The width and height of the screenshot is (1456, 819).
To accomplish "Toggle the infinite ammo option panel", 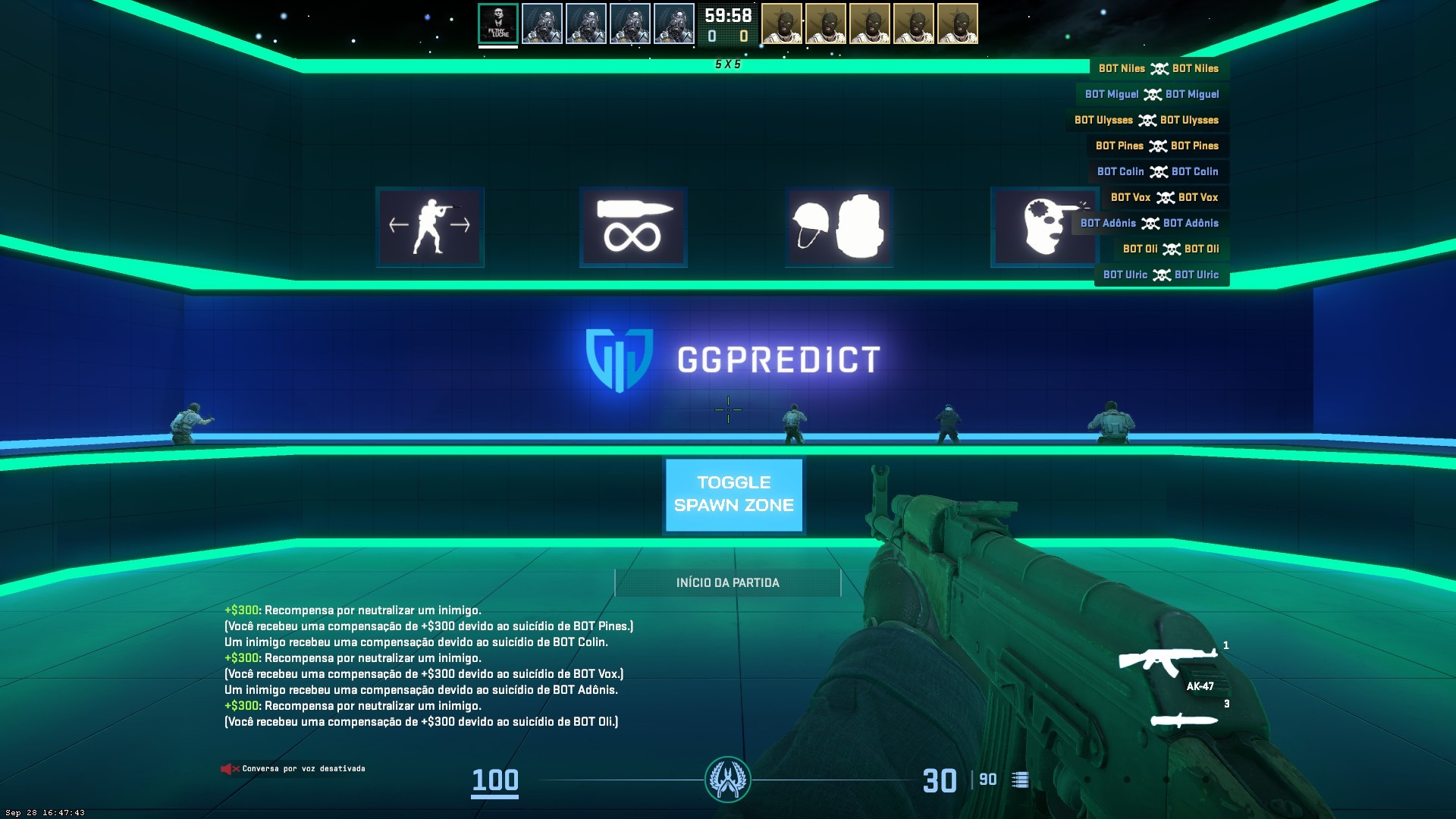I will (x=633, y=227).
